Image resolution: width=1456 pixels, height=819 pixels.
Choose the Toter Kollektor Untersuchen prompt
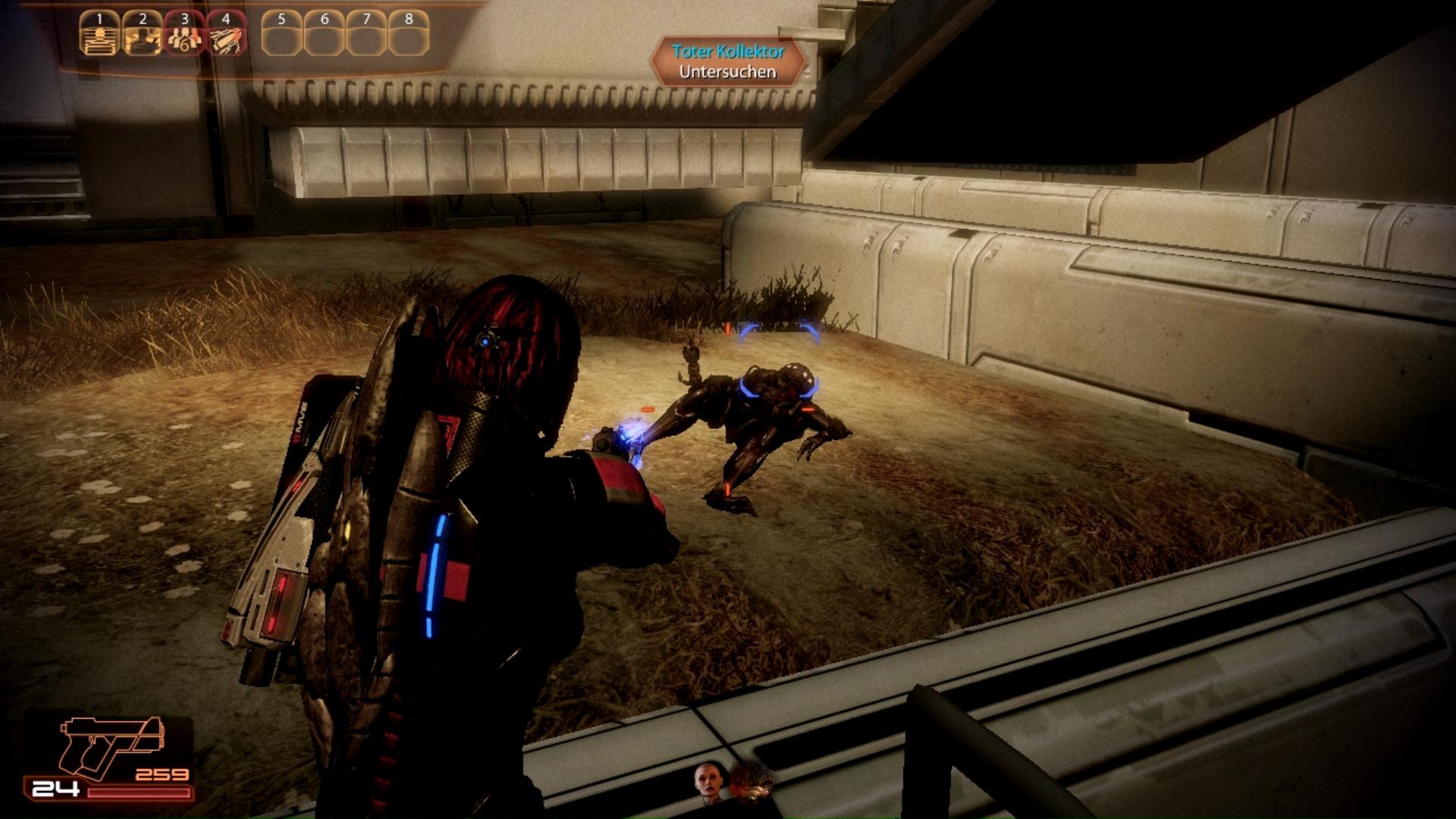coord(728,62)
